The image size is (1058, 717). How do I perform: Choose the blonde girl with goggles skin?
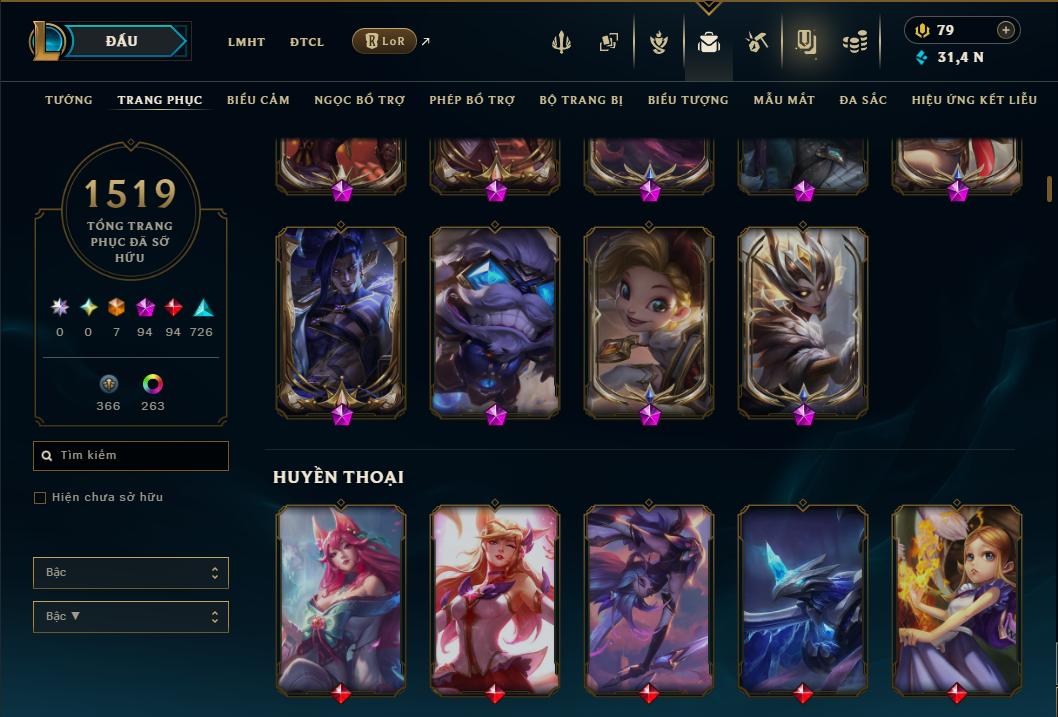click(x=649, y=320)
